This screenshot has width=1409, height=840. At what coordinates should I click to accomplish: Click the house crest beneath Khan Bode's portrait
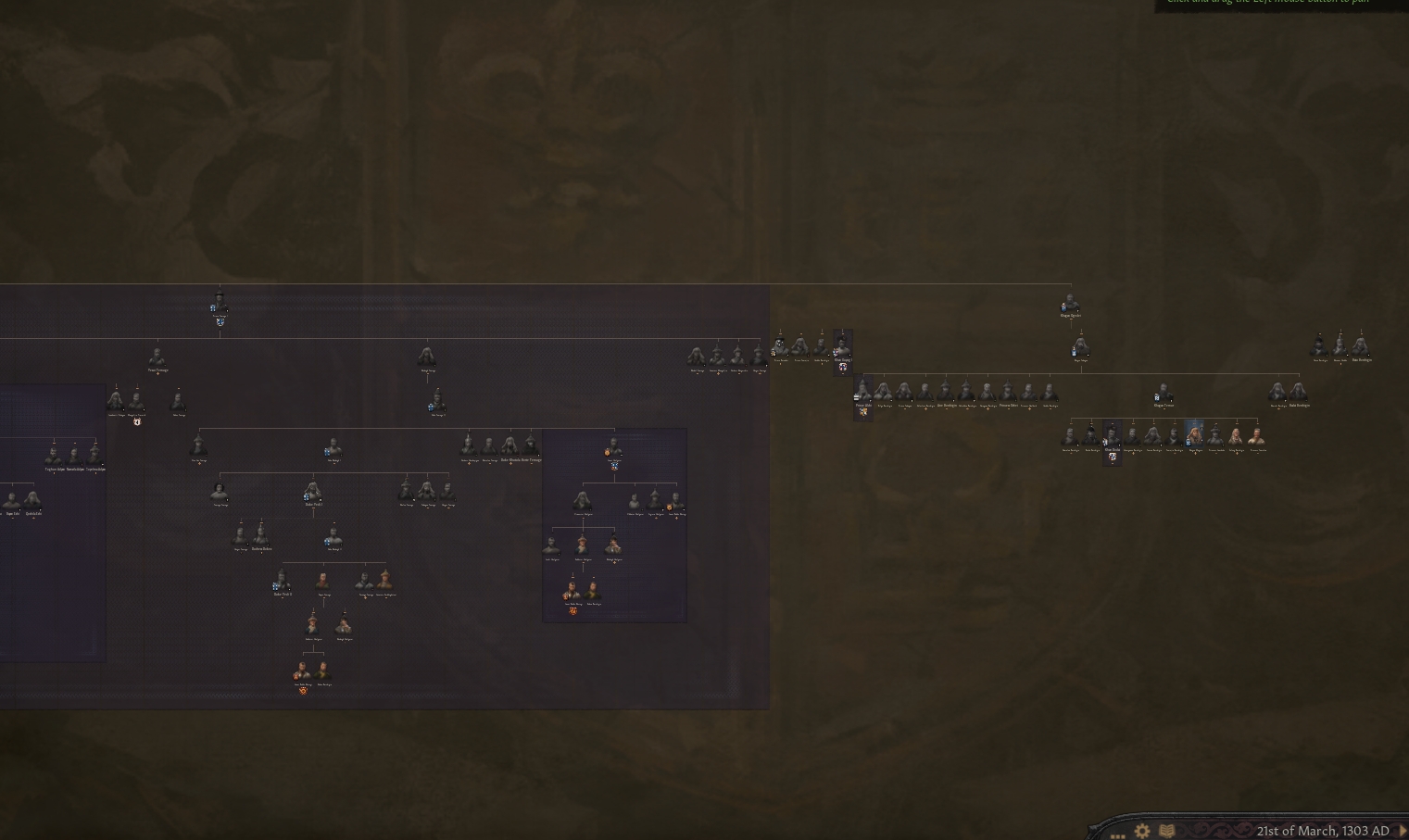[1113, 458]
